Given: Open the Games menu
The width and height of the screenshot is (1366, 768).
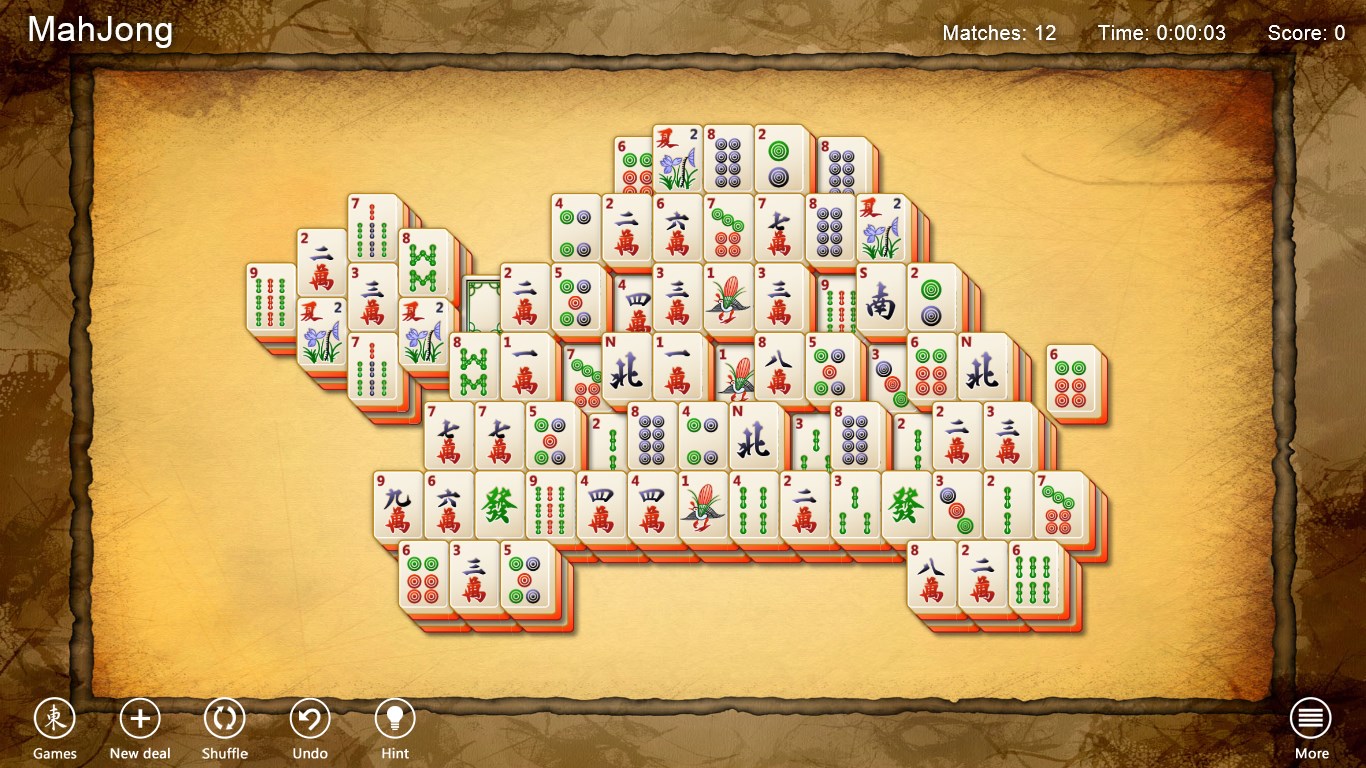Looking at the screenshot, I should tap(55, 718).
